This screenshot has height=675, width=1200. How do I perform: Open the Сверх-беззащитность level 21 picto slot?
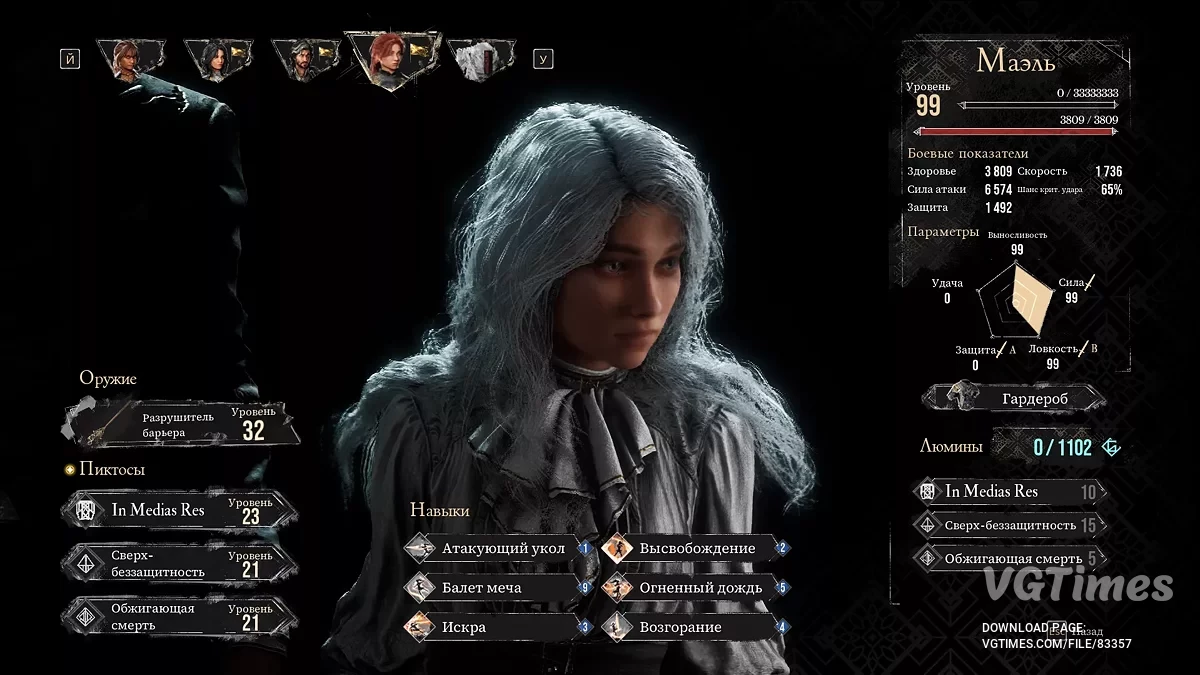point(182,563)
